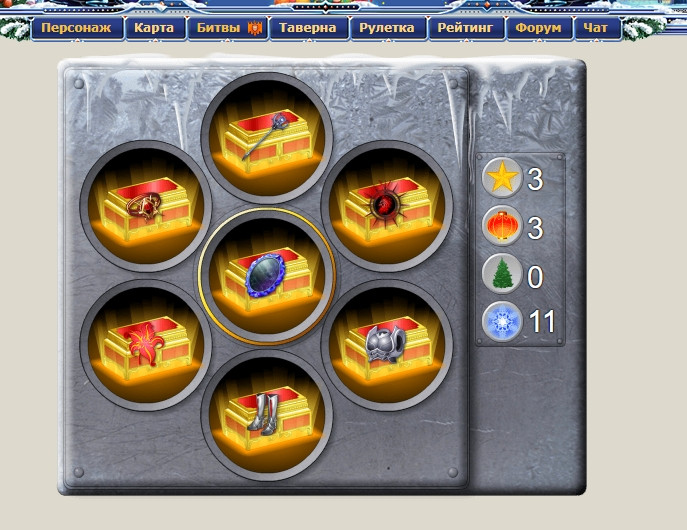Choose the chest with the mace
Image resolution: width=687 pixels, height=530 pixels.
(265, 136)
